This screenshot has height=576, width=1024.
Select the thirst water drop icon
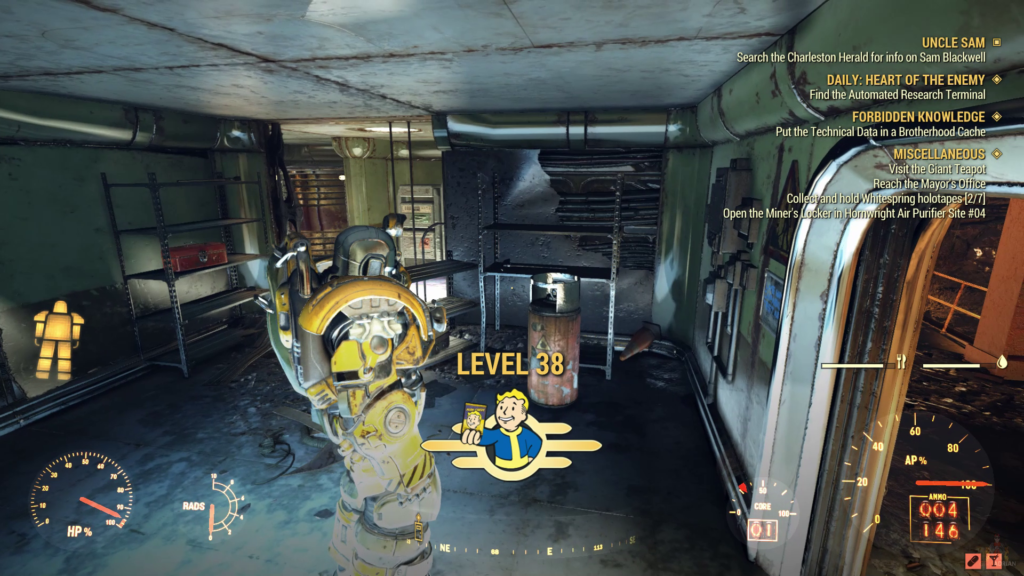point(1001,364)
